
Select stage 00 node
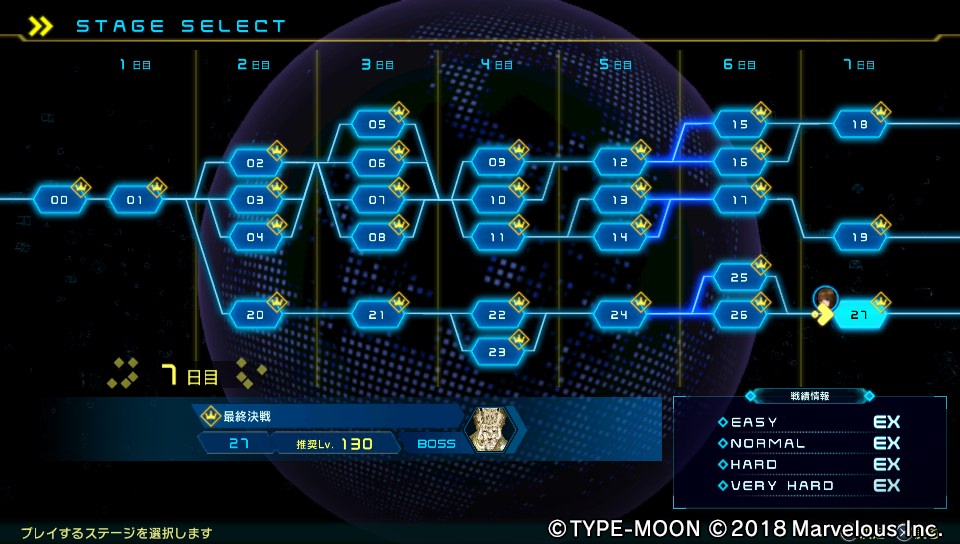coord(59,200)
